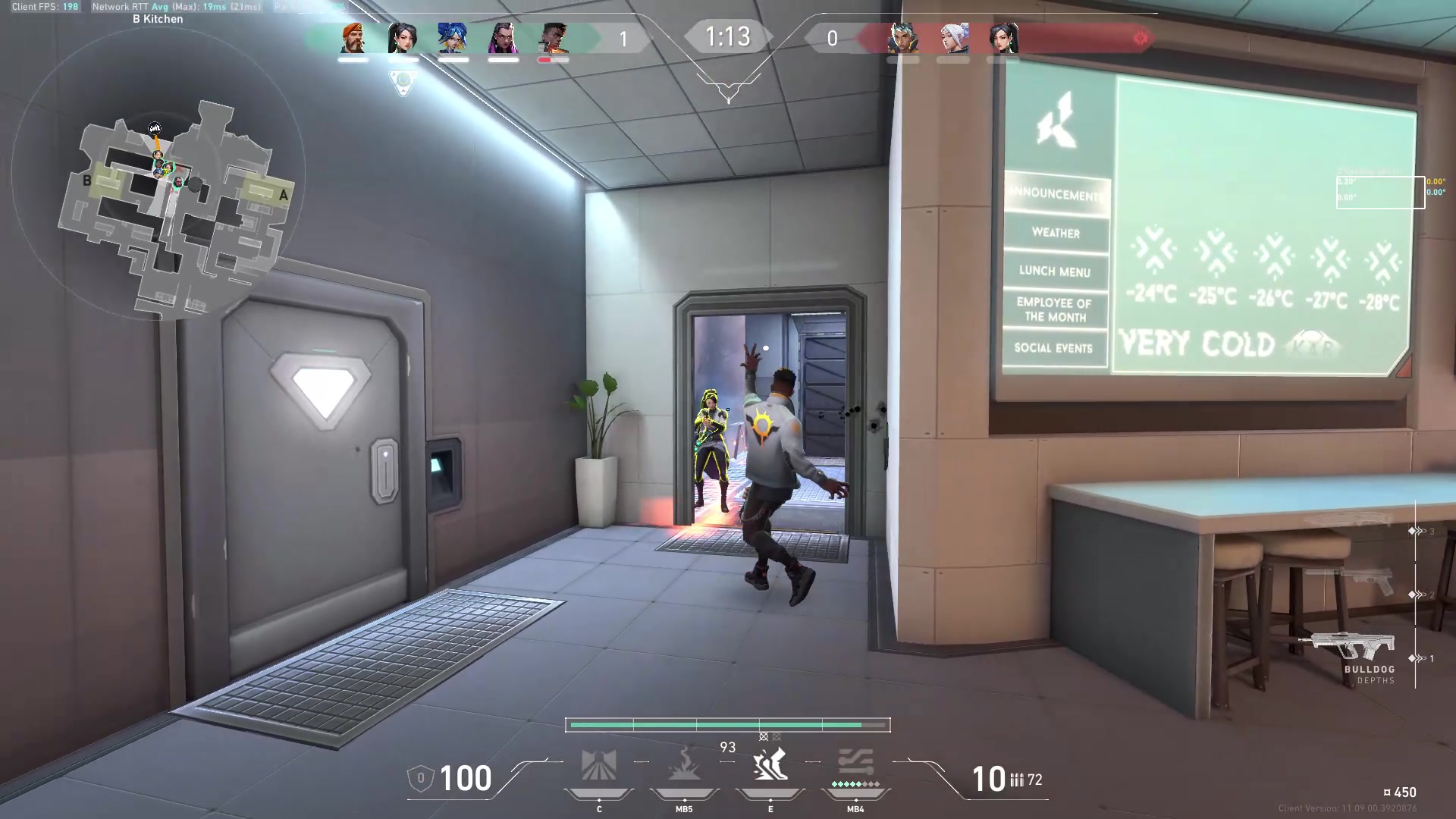Image resolution: width=1456 pixels, height=819 pixels.
Task: Trigger the Overdrive ultimate icon
Action: pyautogui.click(x=855, y=764)
